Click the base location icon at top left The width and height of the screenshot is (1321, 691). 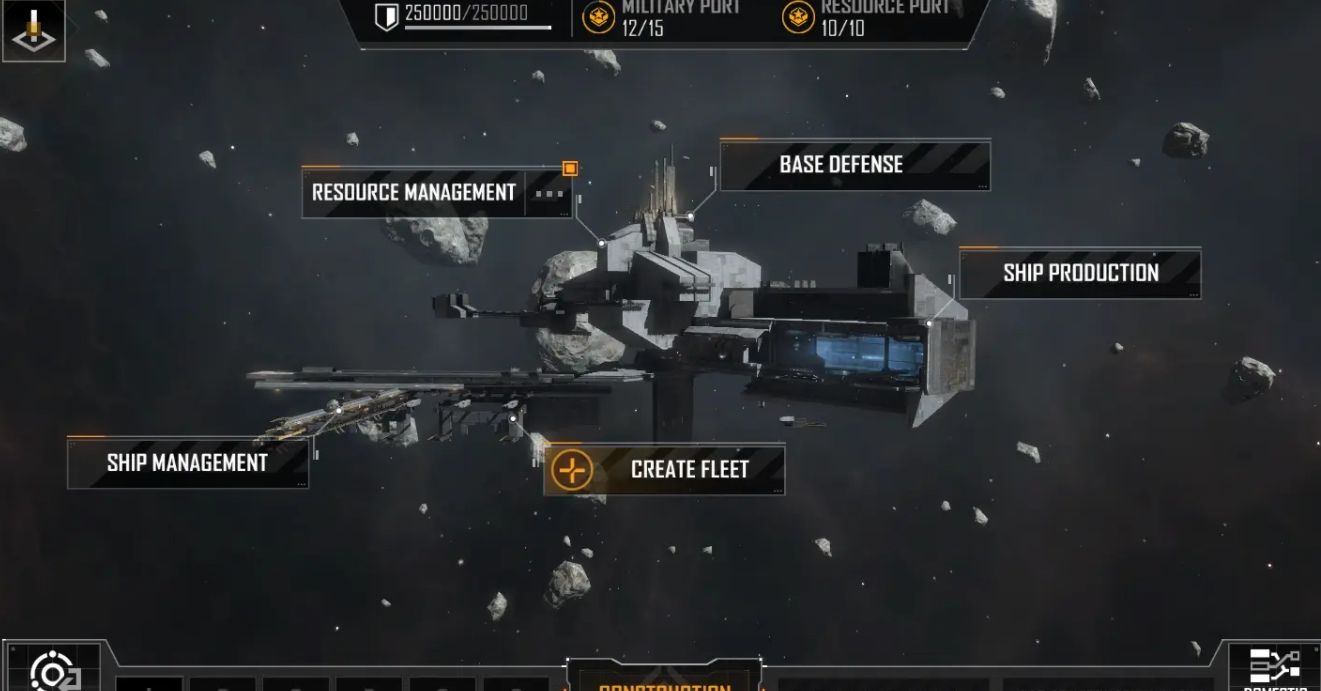click(x=32, y=29)
